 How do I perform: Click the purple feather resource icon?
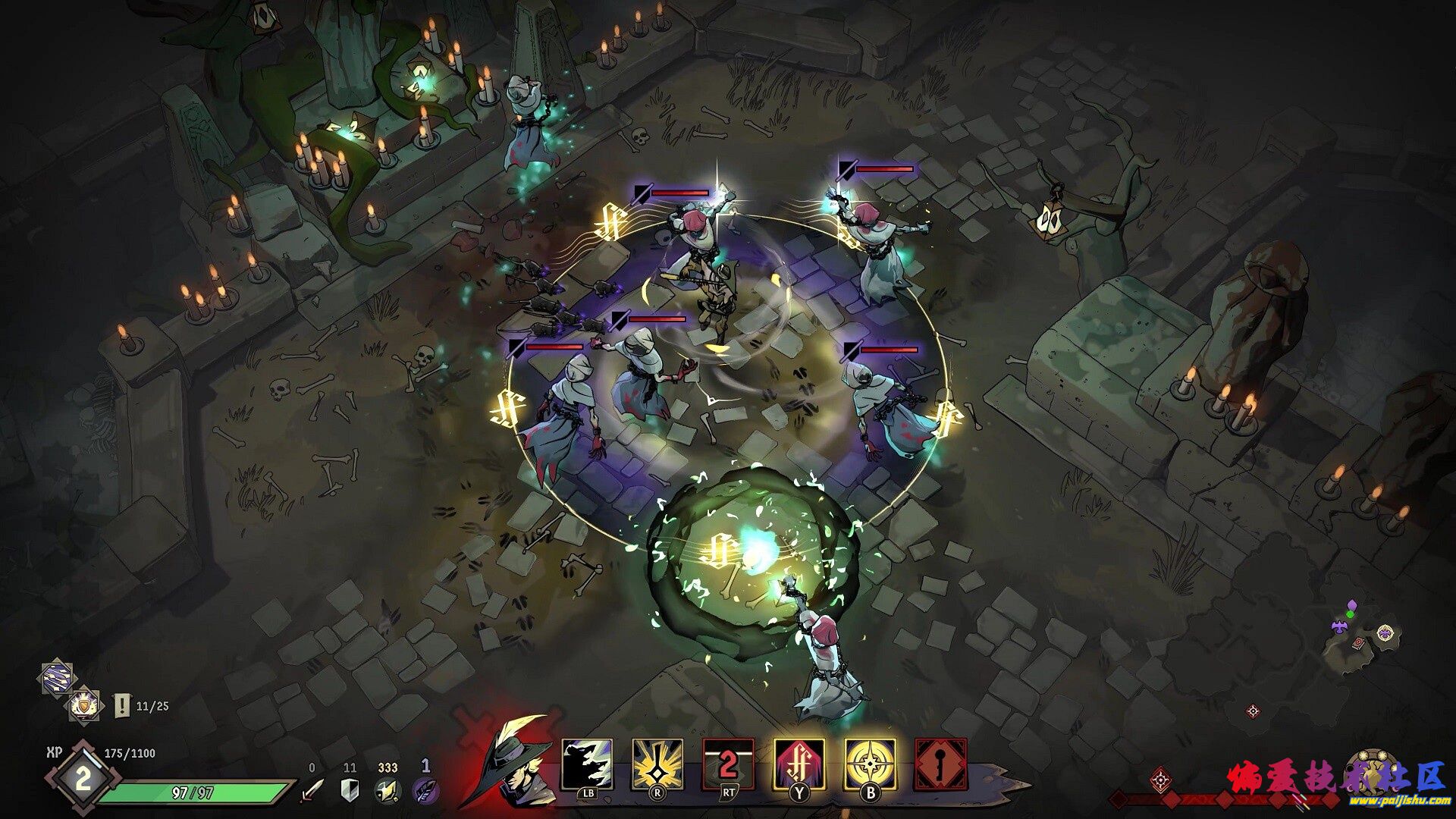point(425,790)
